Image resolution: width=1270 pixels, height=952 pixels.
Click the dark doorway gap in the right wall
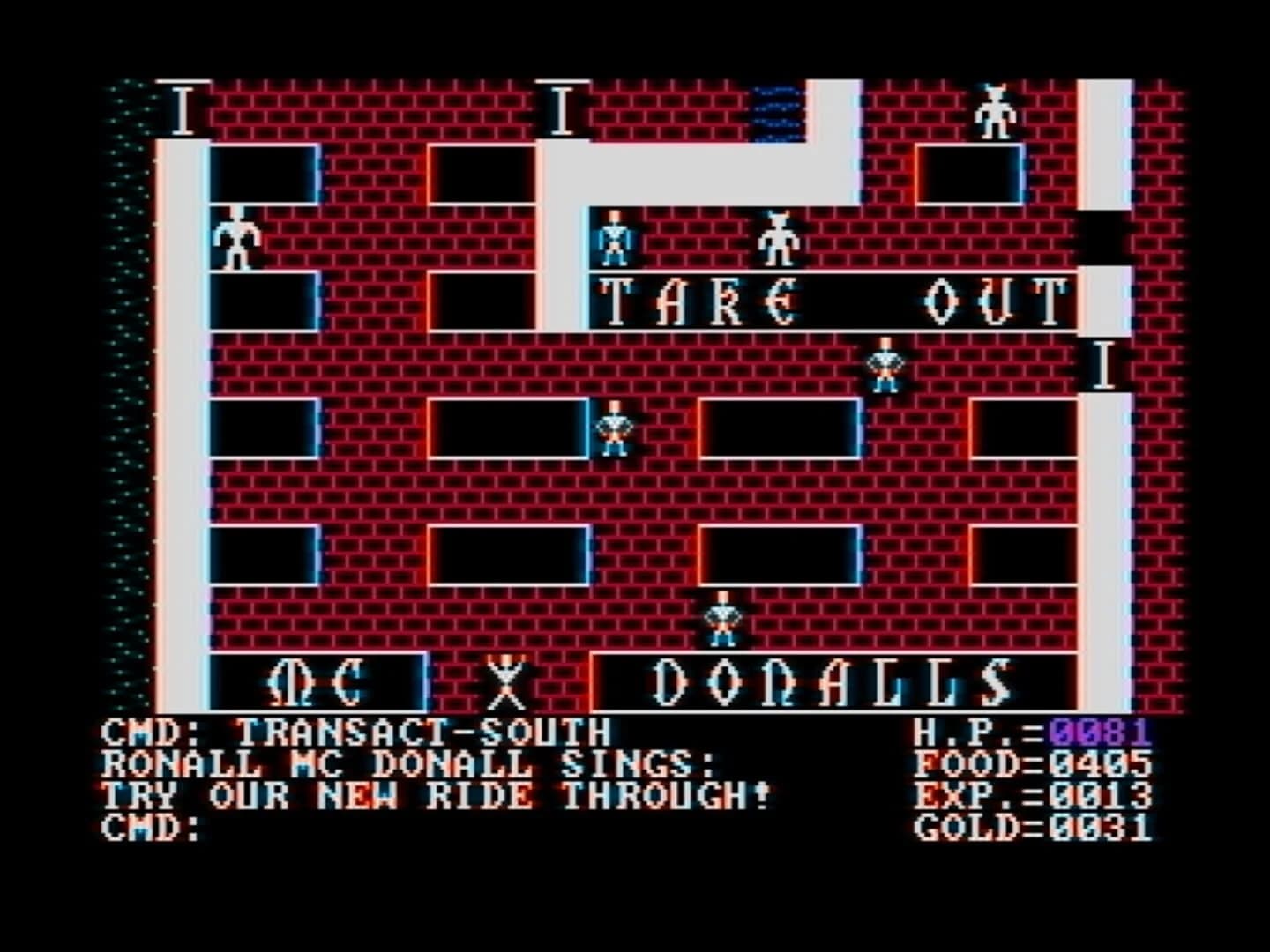[1105, 238]
